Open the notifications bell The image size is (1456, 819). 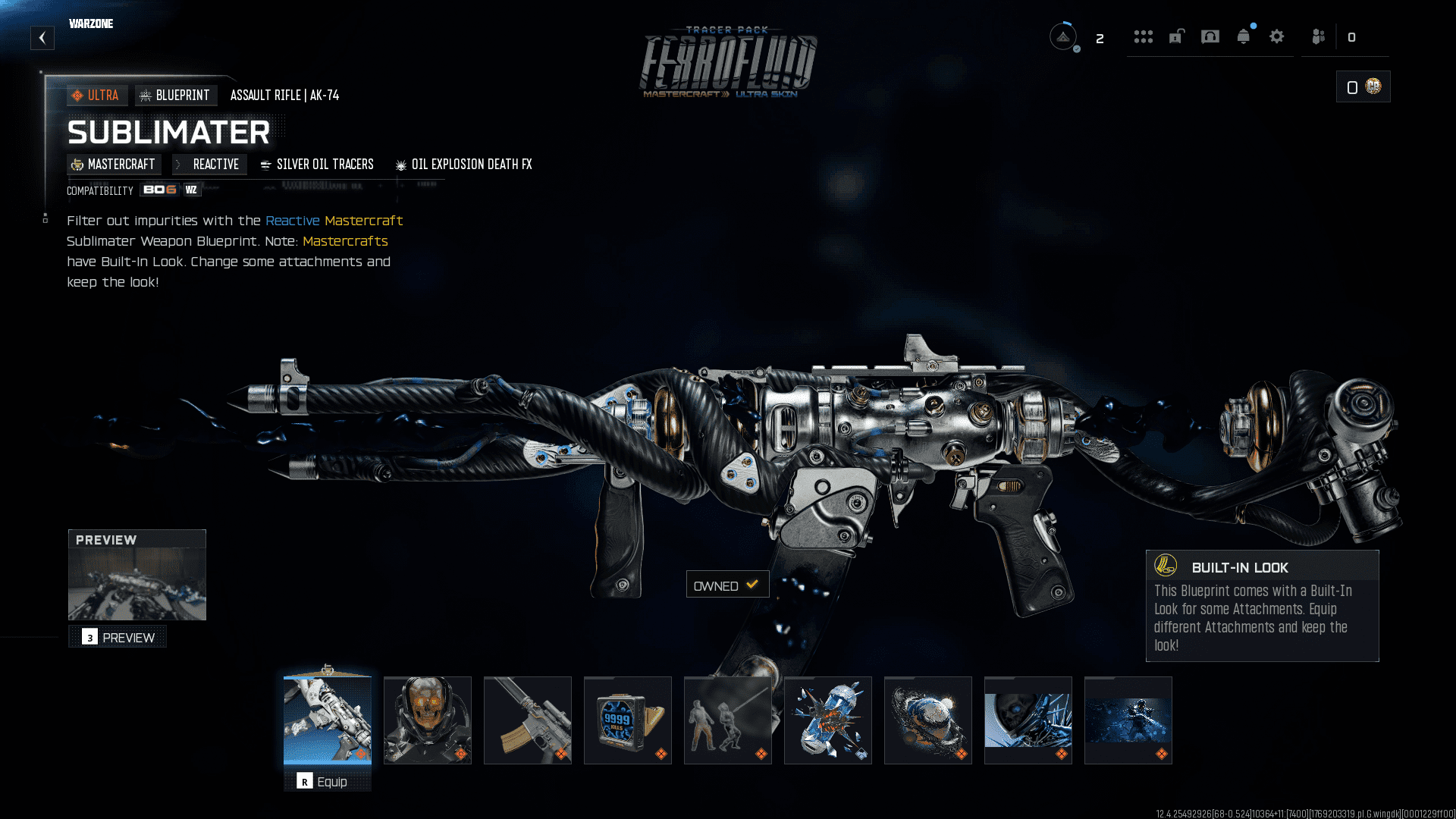(1244, 36)
